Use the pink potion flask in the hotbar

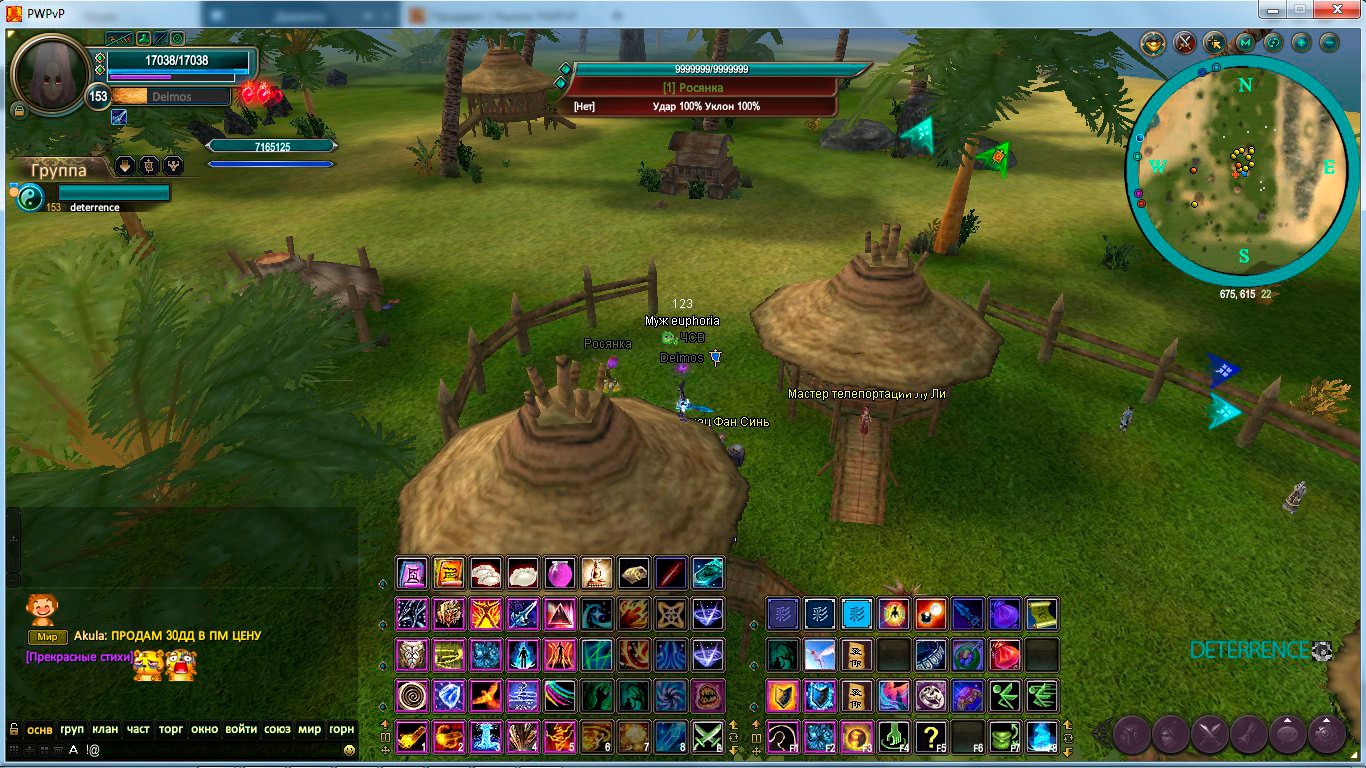(559, 573)
